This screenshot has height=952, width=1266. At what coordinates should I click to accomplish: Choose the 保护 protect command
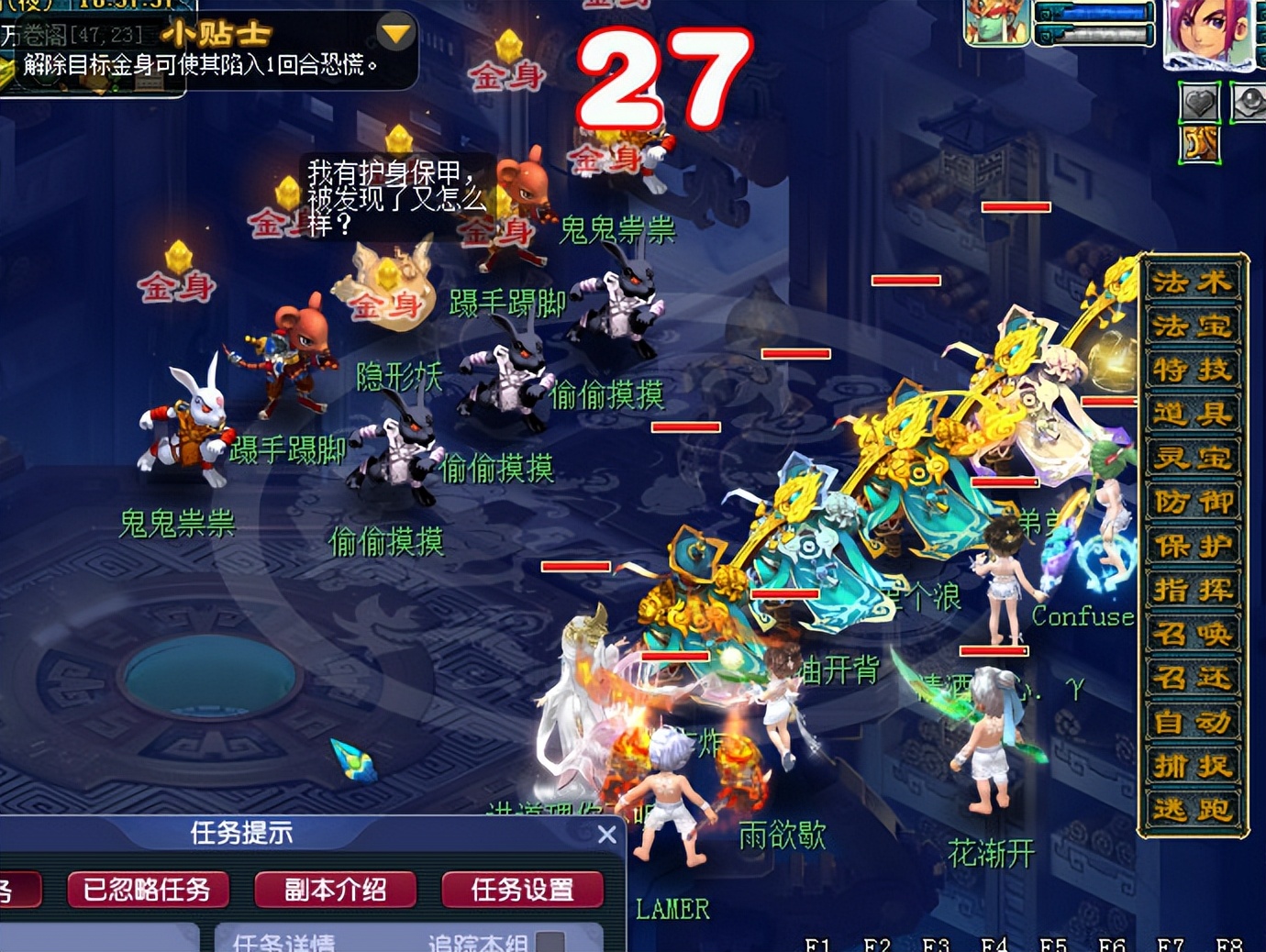point(1192,546)
